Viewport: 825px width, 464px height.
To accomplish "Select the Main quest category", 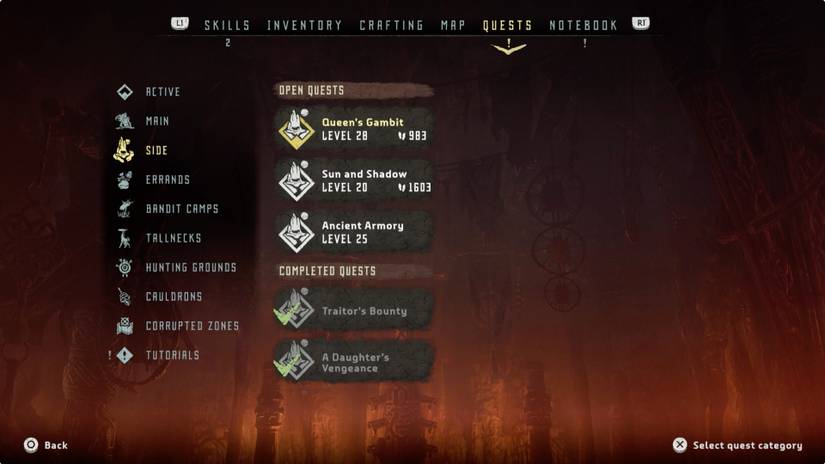I will pyautogui.click(x=157, y=121).
